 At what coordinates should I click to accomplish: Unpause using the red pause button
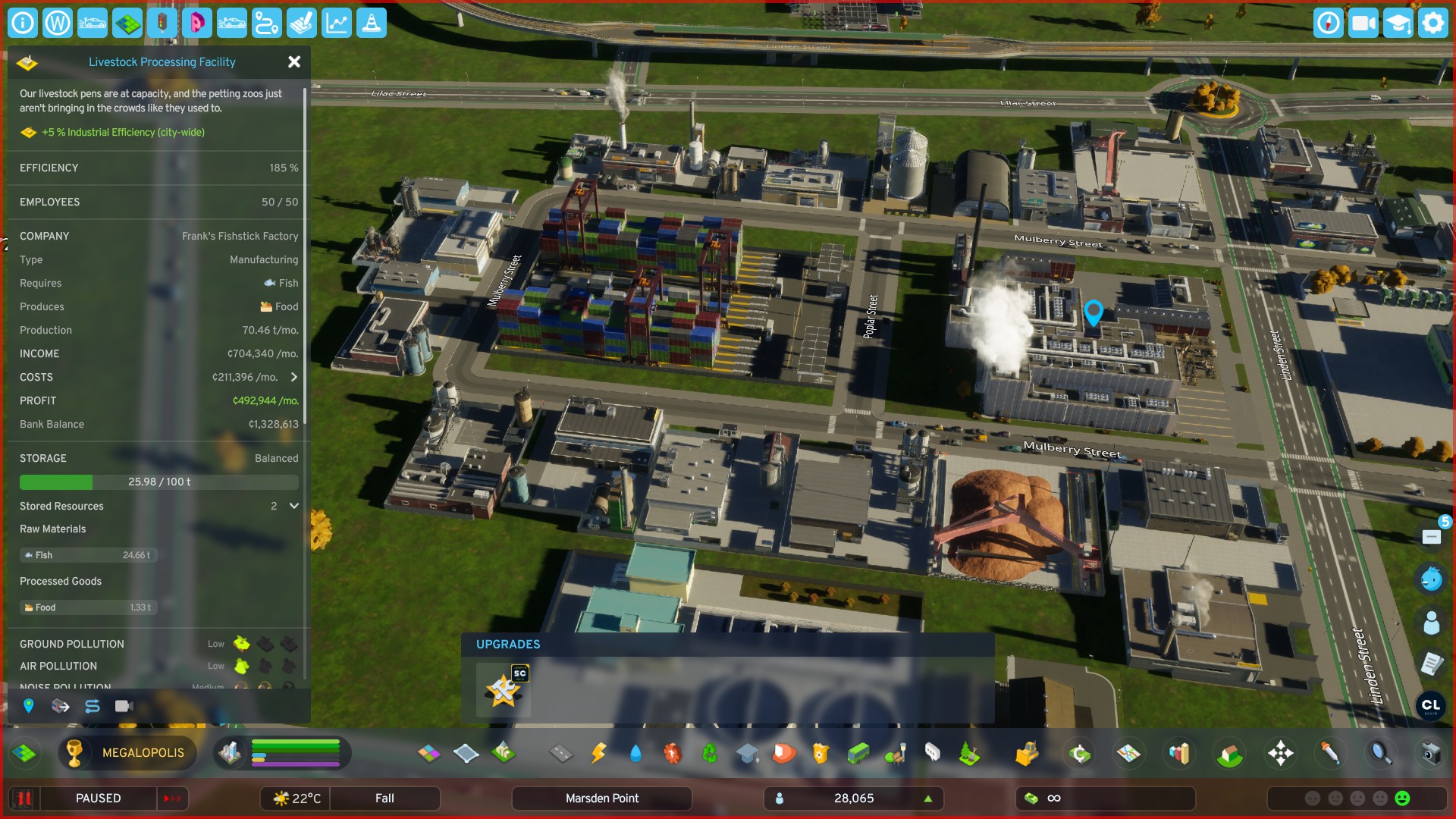point(24,799)
